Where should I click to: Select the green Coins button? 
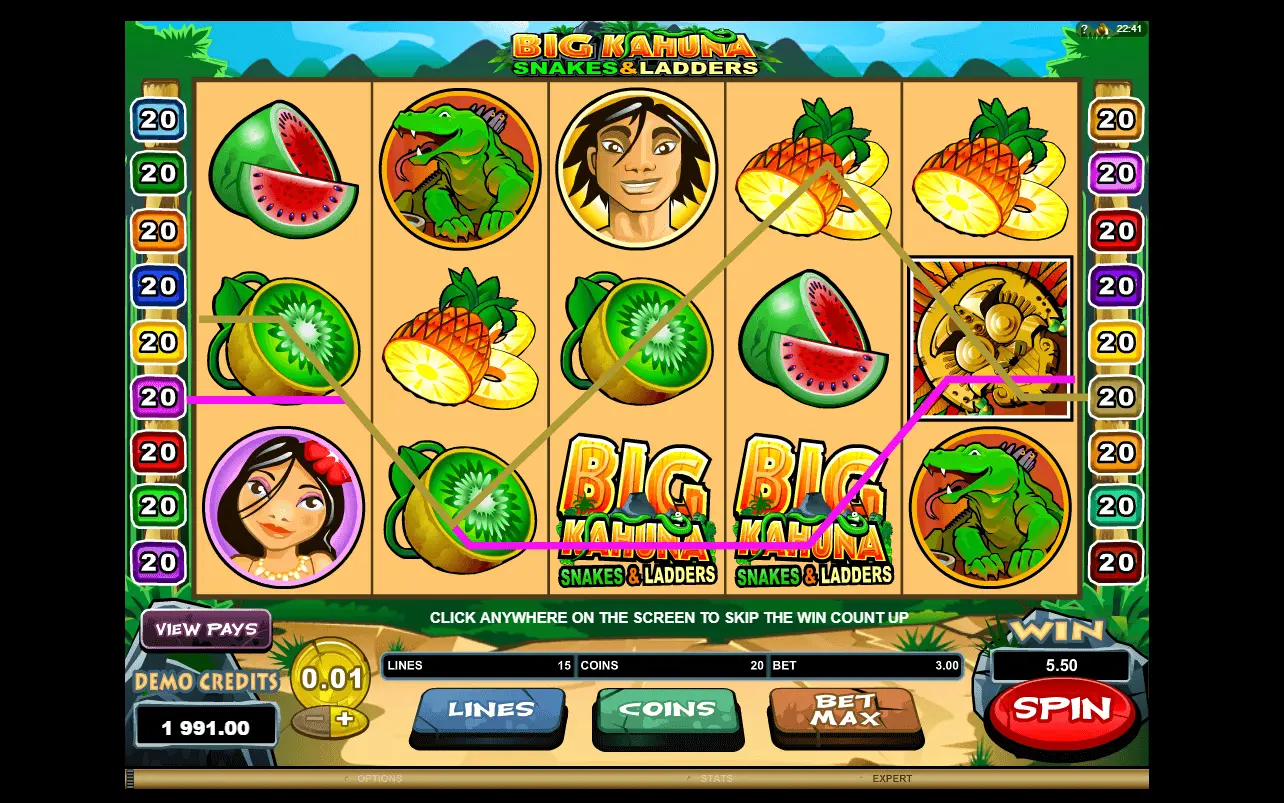667,710
